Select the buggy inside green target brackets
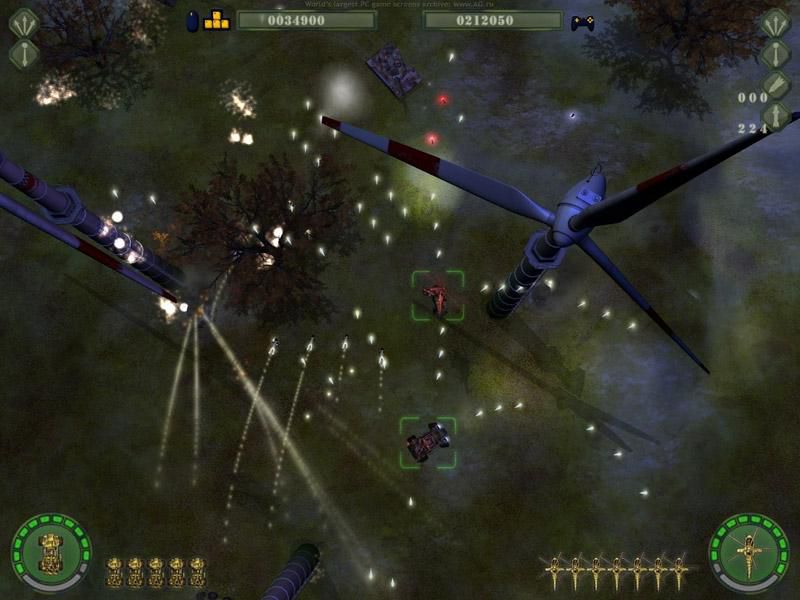The image size is (800, 600). pyautogui.click(x=428, y=441)
